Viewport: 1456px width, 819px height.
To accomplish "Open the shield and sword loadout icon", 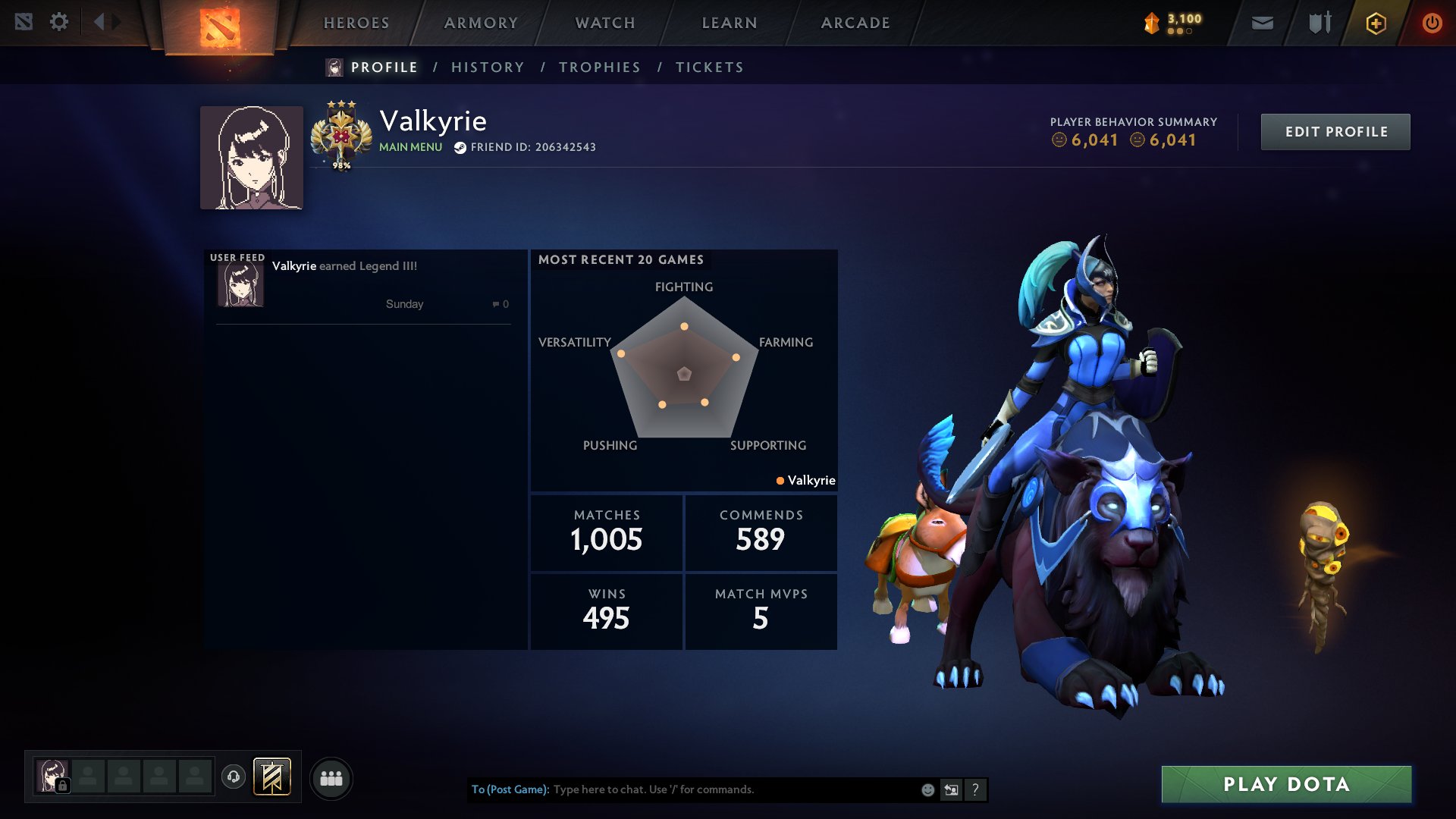I will point(1318,22).
